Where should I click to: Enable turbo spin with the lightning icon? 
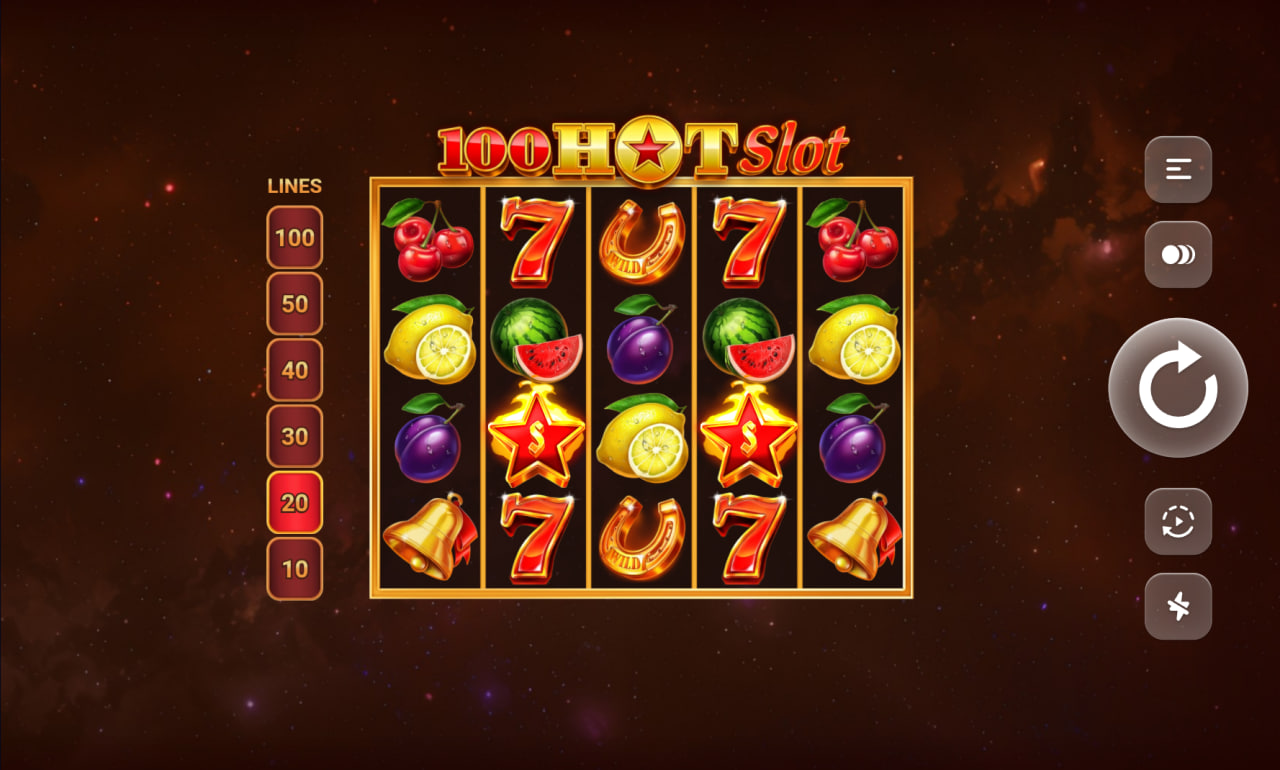pos(1178,606)
